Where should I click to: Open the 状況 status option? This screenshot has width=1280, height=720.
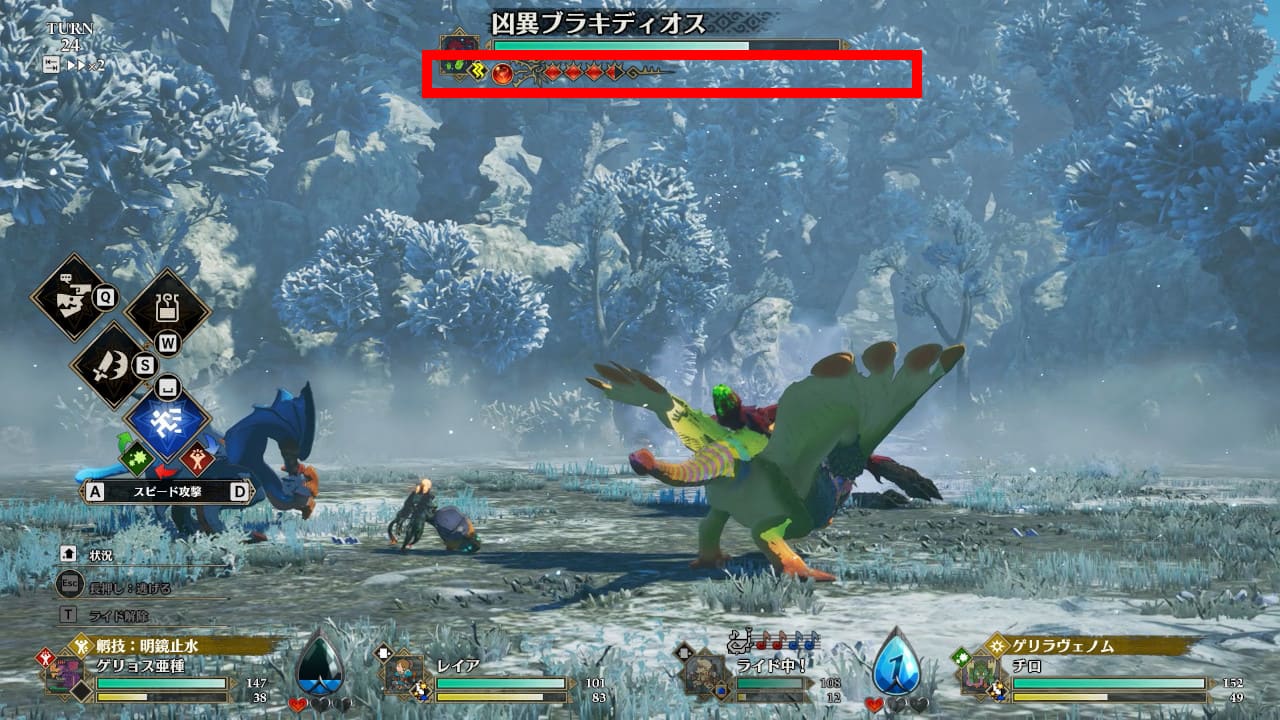tap(100, 555)
